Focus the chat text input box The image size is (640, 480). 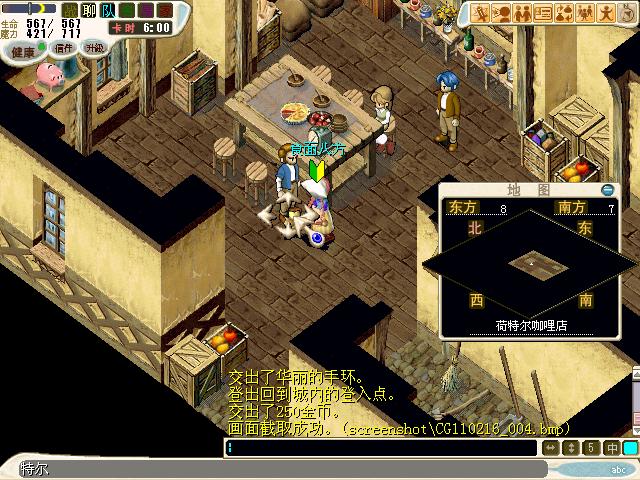click(x=380, y=448)
